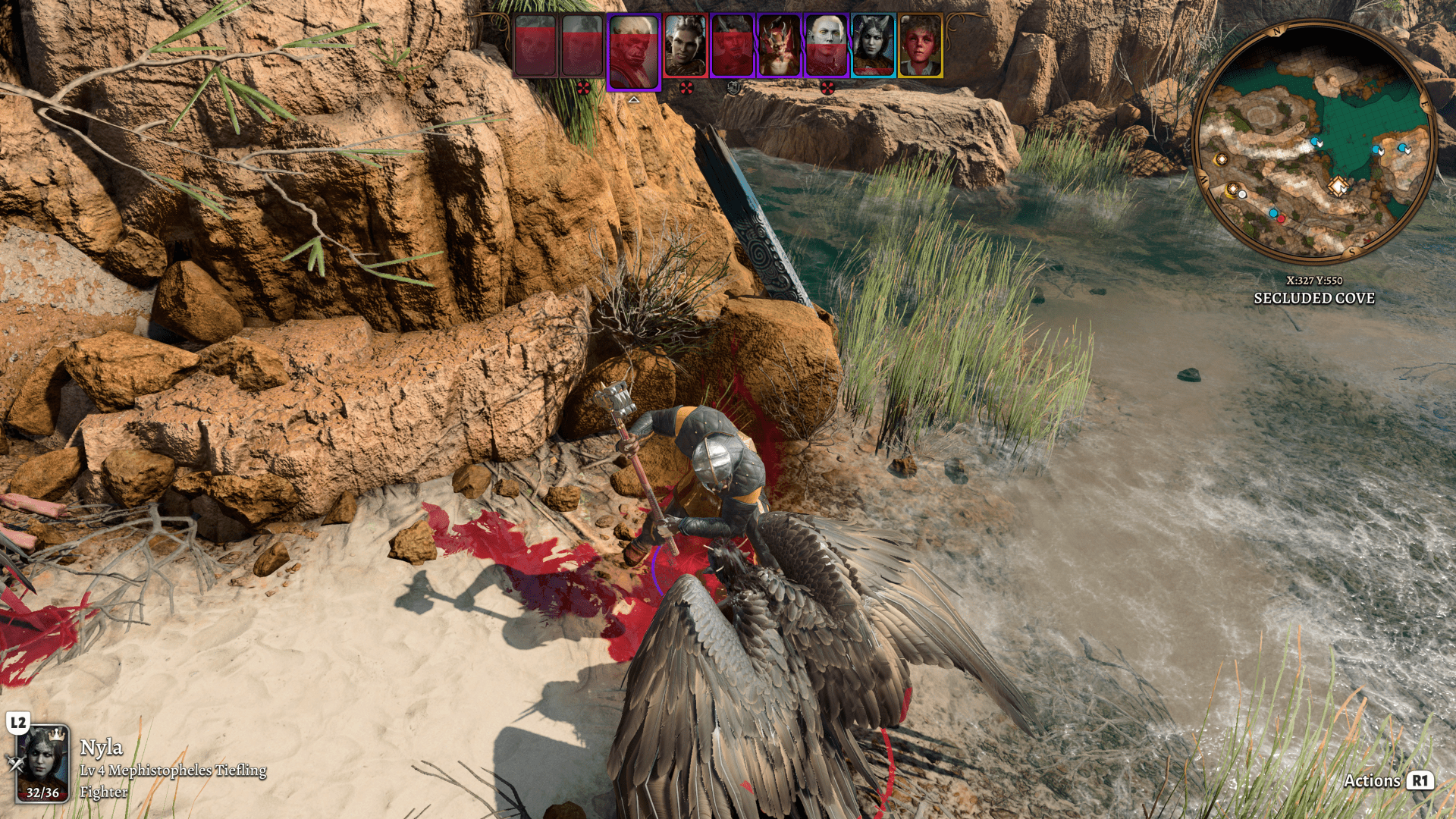Select Nyla's character portrait
The image size is (1456, 819).
(x=43, y=763)
